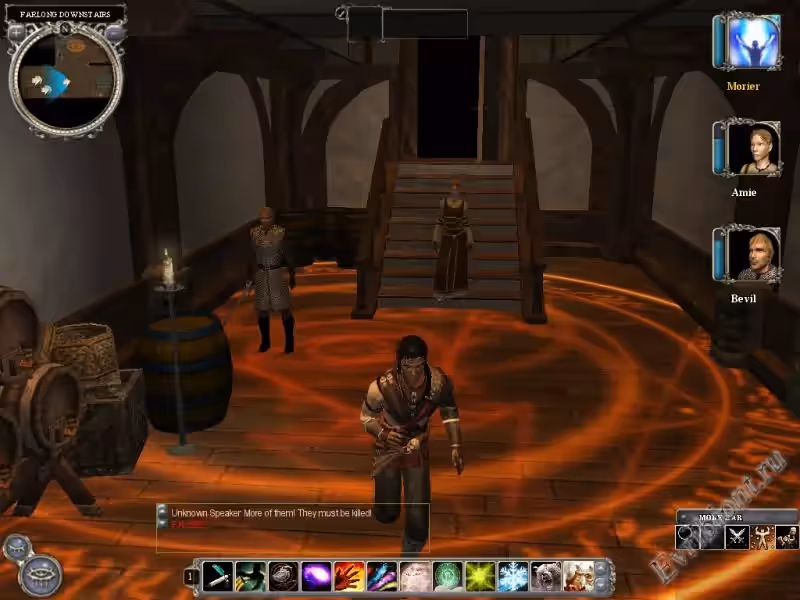Toggle the flexing figure mode icon
The image size is (800, 600).
tap(763, 537)
